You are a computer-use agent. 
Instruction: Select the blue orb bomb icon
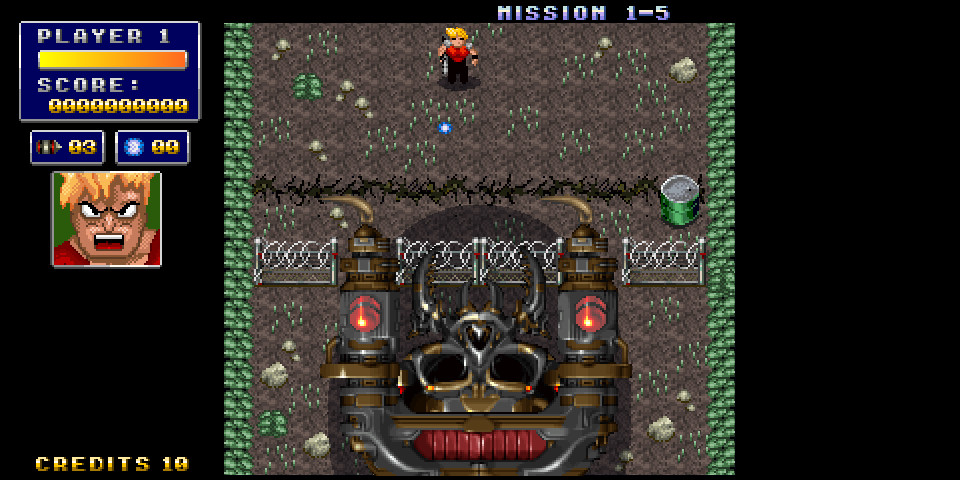[x=134, y=147]
